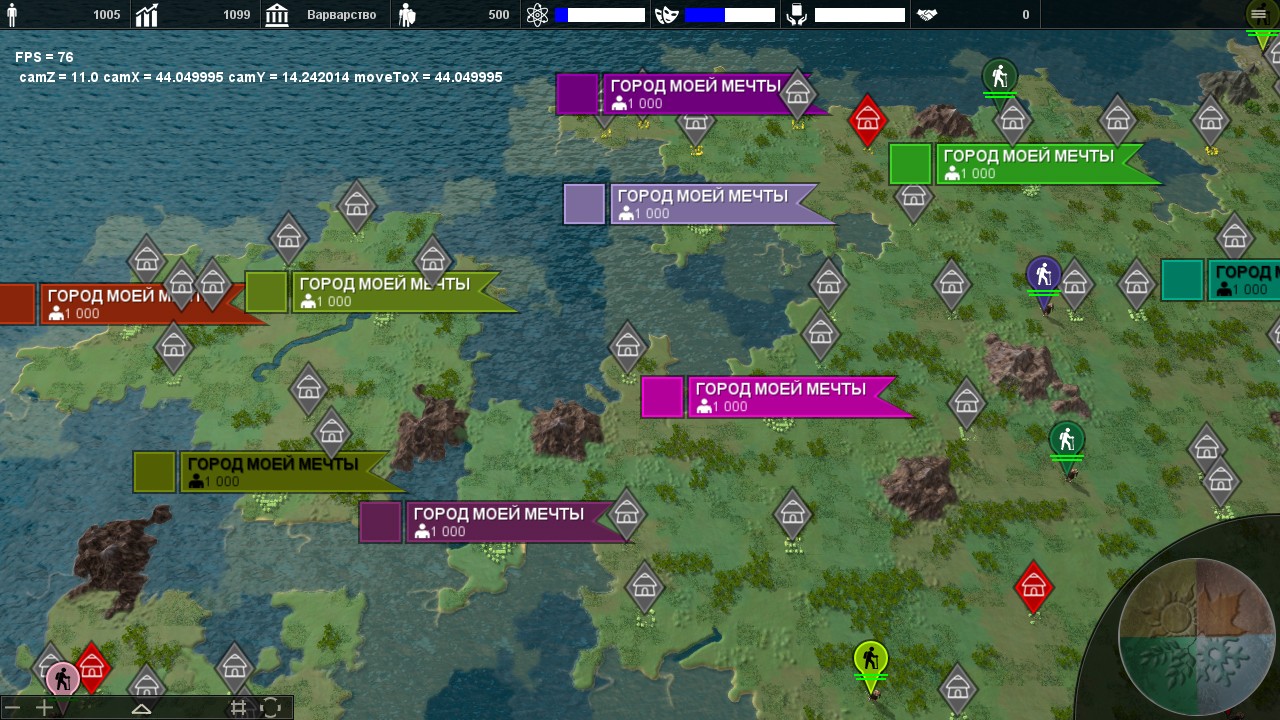This screenshot has width=1280, height=720.
Task: Select the purple hiker unit marker
Action: [1043, 275]
